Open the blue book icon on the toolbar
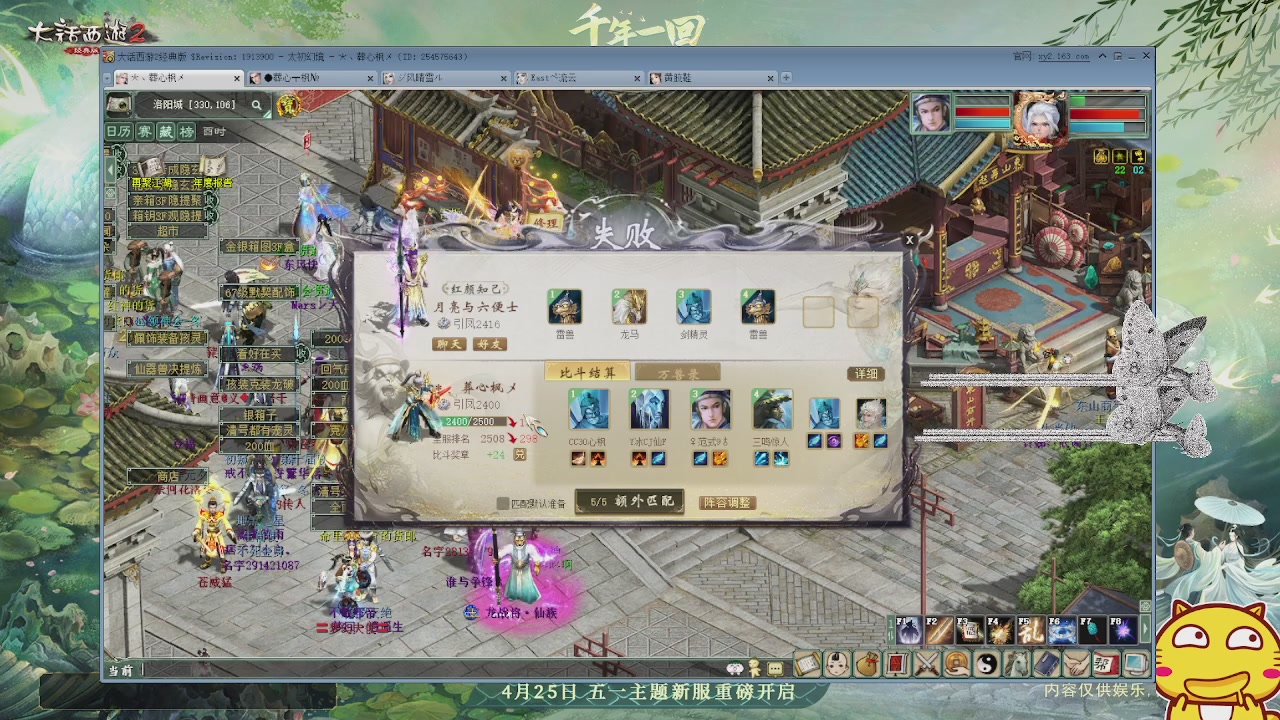Screen dimensions: 1280x720 click(1047, 663)
